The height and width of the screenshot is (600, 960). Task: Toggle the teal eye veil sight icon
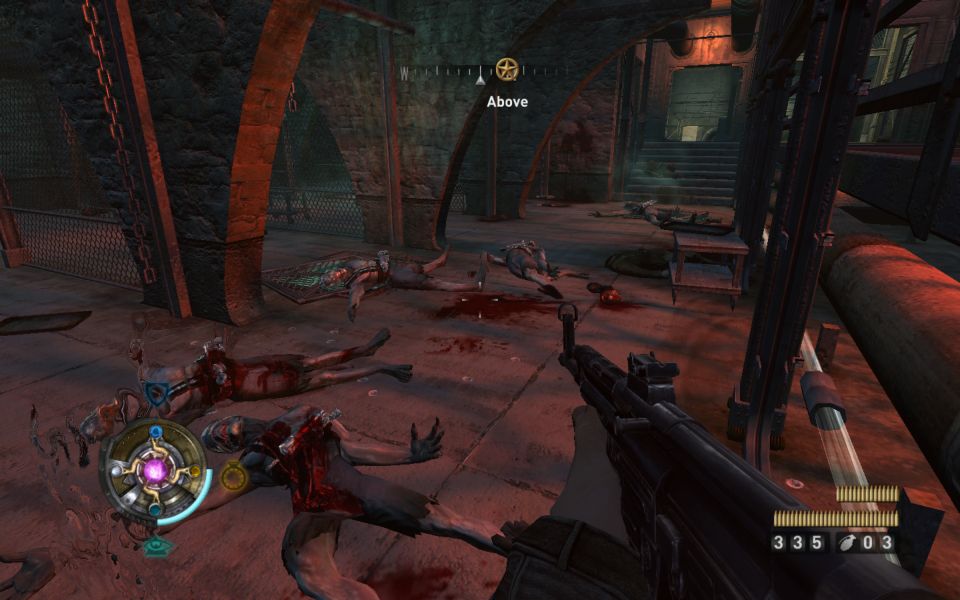pyautogui.click(x=155, y=546)
